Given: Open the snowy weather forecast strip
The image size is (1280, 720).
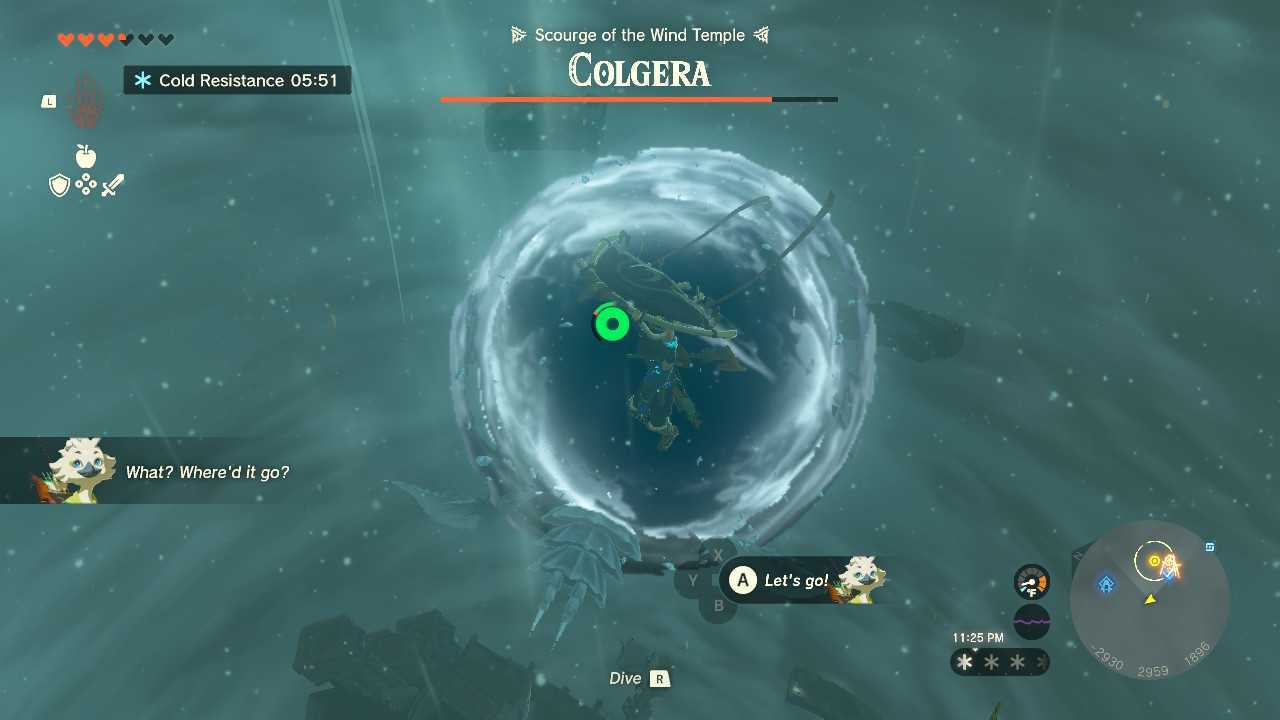Looking at the screenshot, I should click(999, 662).
